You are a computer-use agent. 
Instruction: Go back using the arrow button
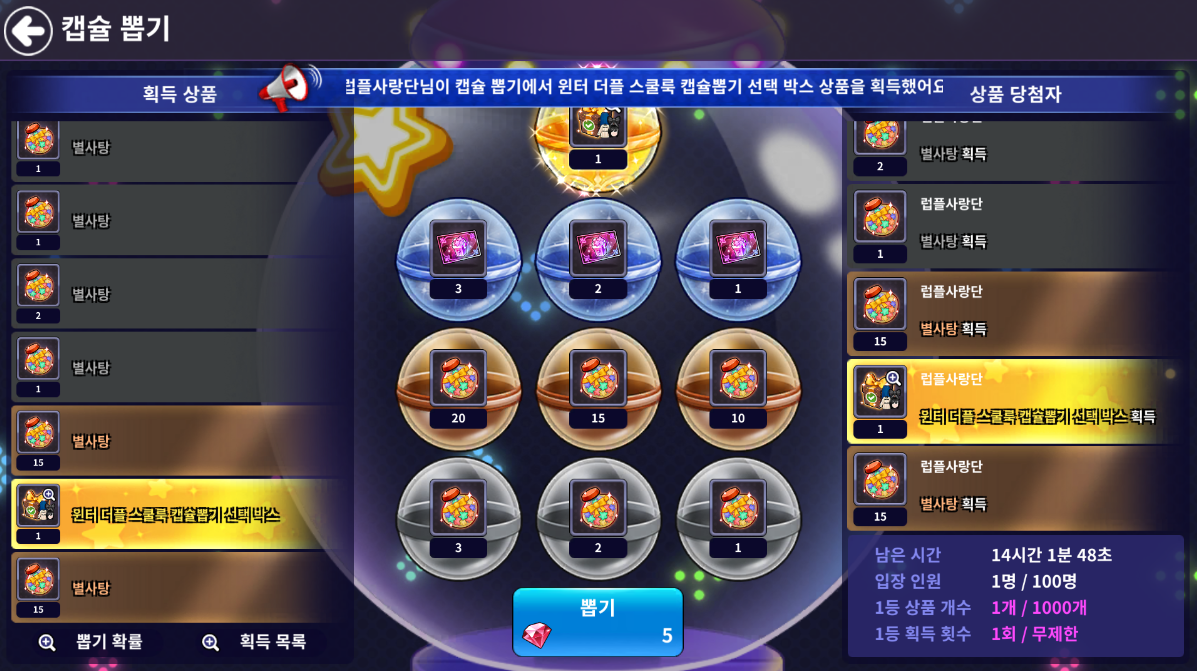pyautogui.click(x=28, y=30)
